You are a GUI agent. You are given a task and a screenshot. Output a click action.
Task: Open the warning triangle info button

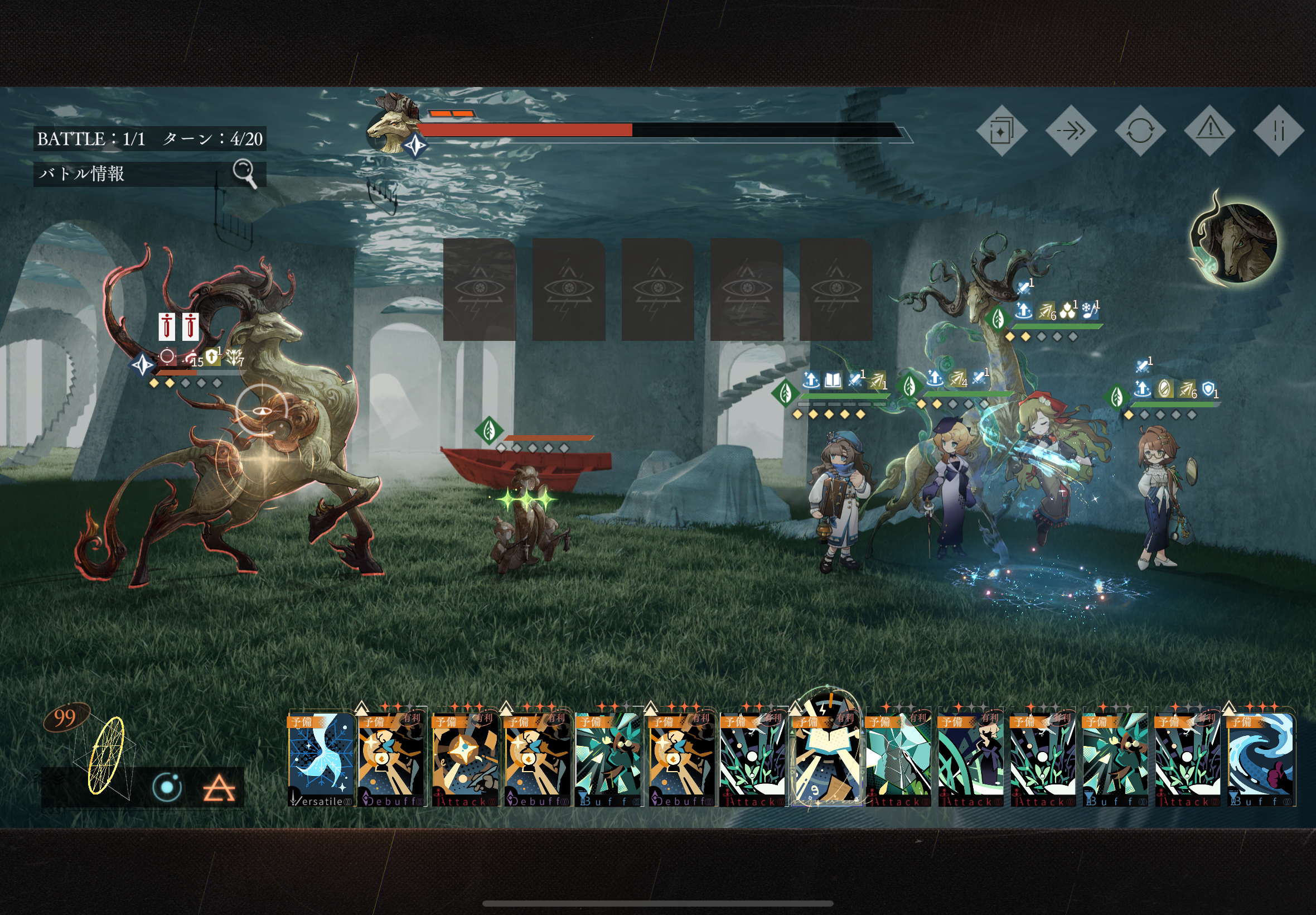(1209, 131)
